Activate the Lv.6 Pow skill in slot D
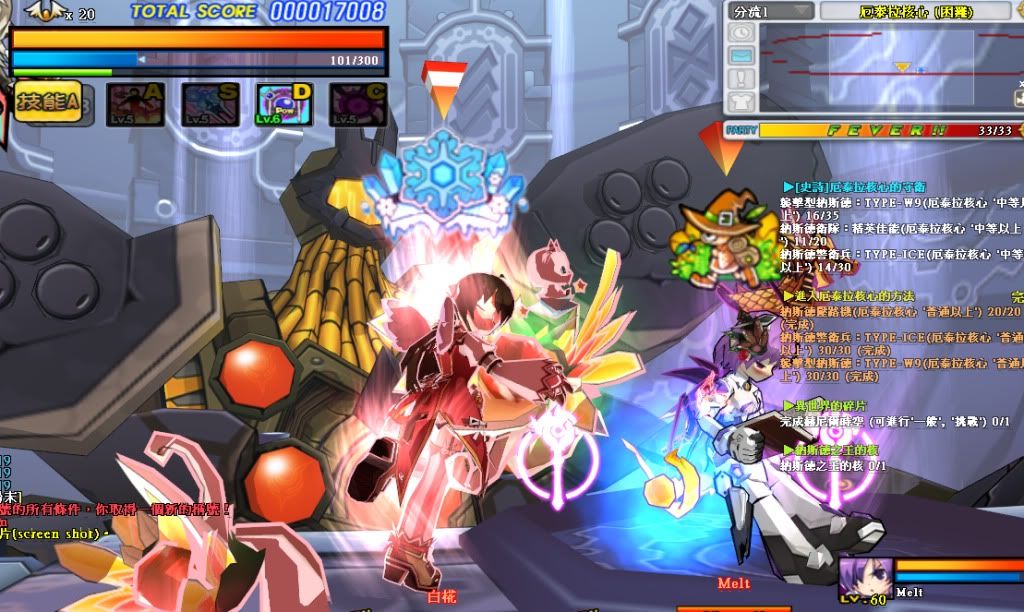 coord(285,104)
